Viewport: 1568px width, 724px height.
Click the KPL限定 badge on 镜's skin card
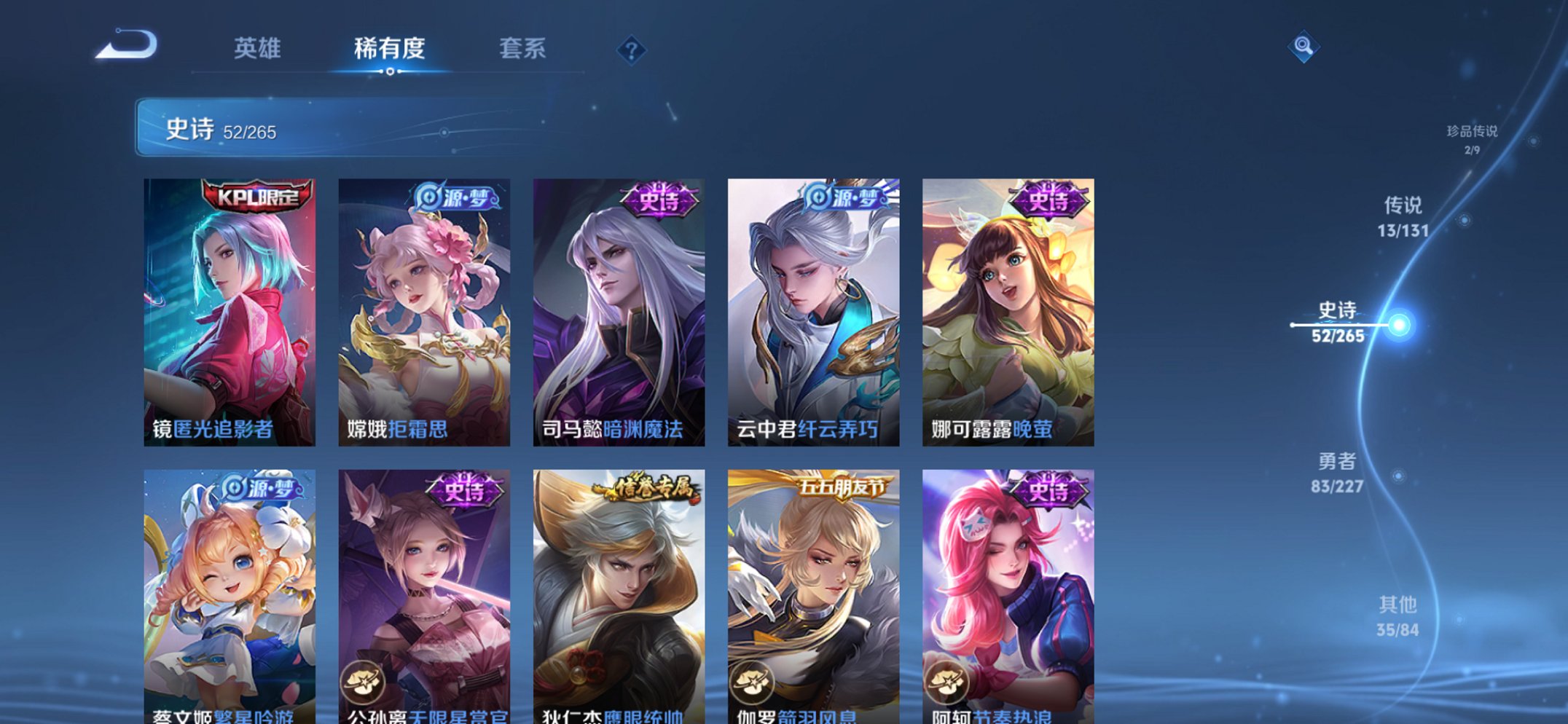[256, 195]
